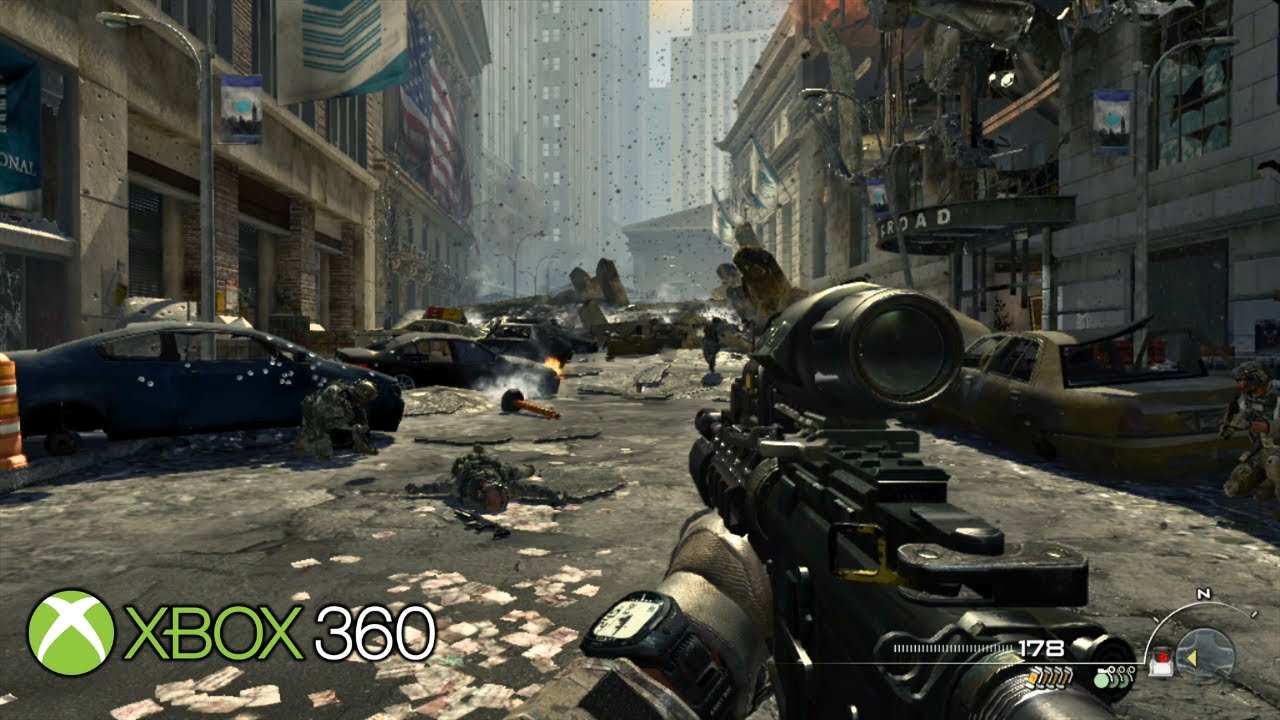The height and width of the screenshot is (720, 1280).
Task: Click the yellow player arrow on the compass
Action: pyautogui.click(x=1194, y=657)
